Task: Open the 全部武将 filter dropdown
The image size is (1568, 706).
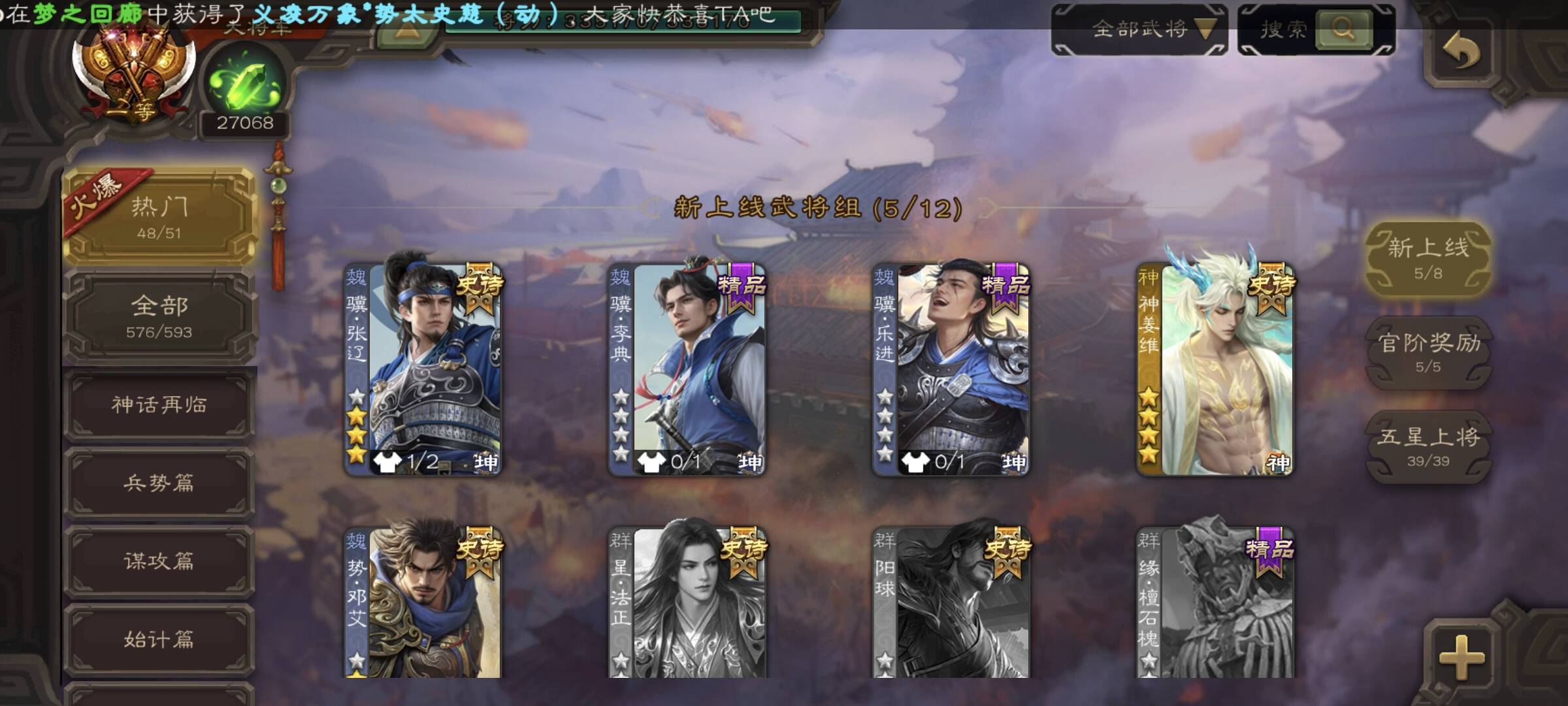Action: pos(1139,29)
